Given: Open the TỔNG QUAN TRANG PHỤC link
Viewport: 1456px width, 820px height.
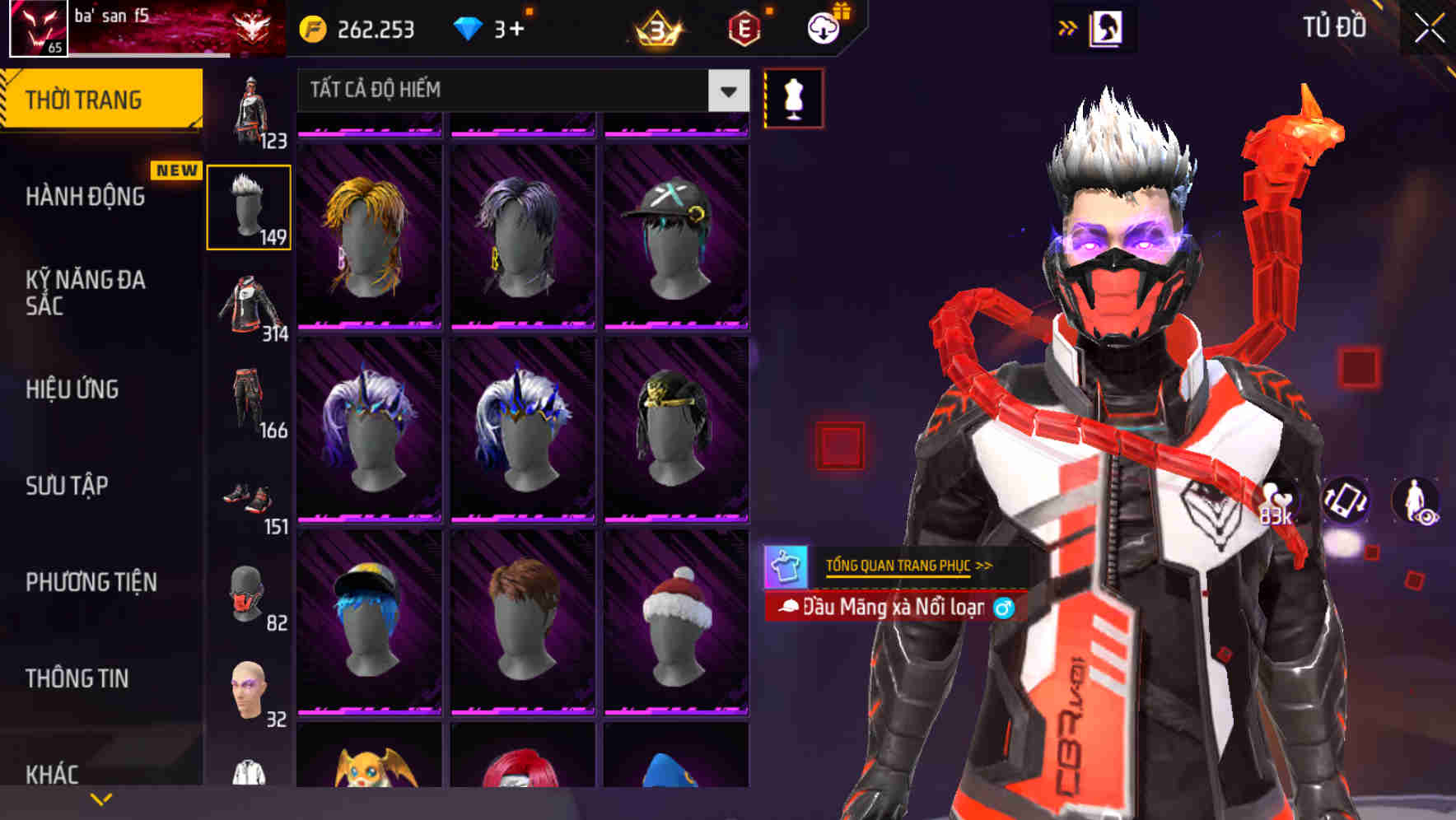Looking at the screenshot, I should pyautogui.click(x=903, y=566).
